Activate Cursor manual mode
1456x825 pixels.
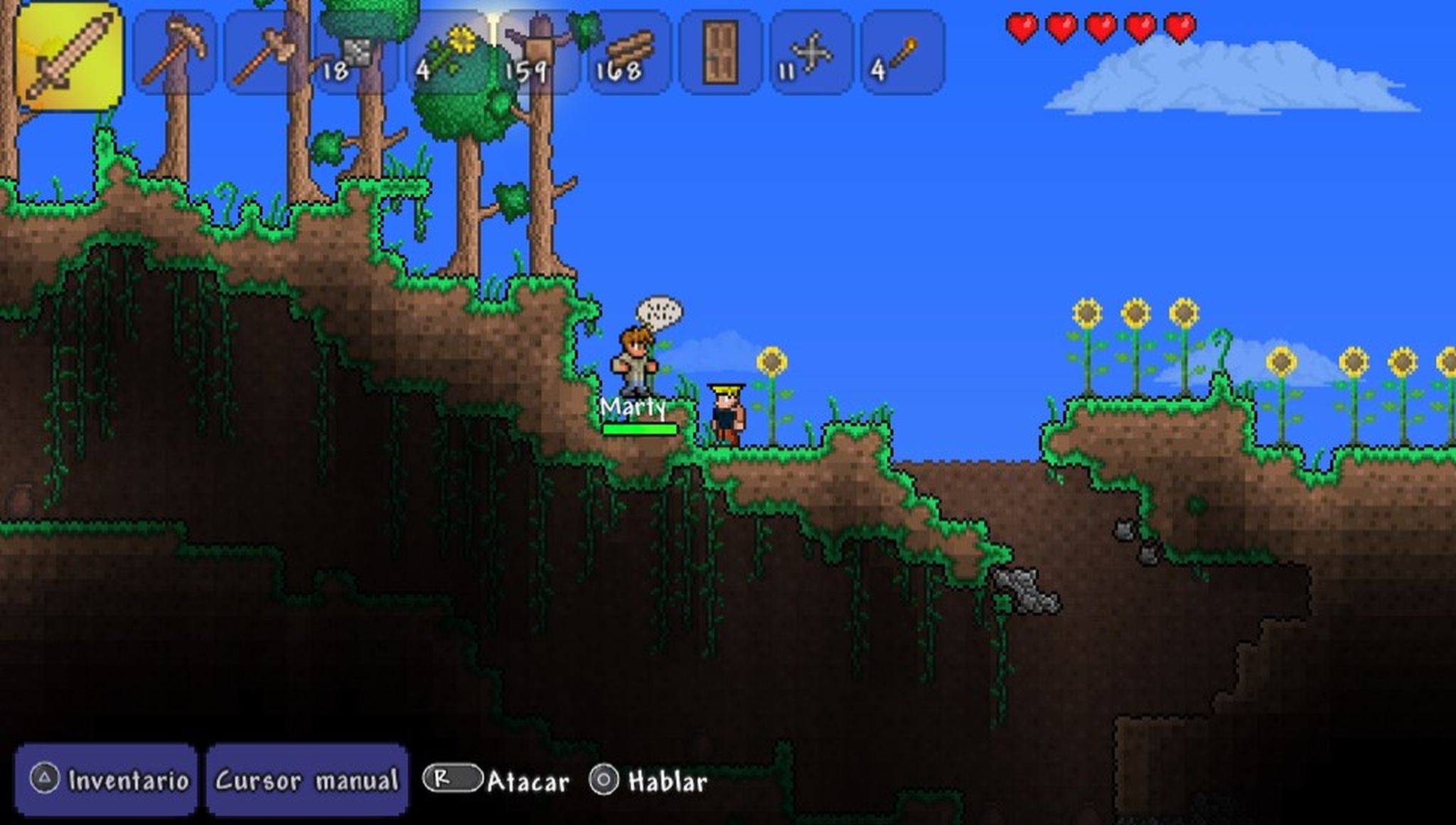[x=309, y=780]
